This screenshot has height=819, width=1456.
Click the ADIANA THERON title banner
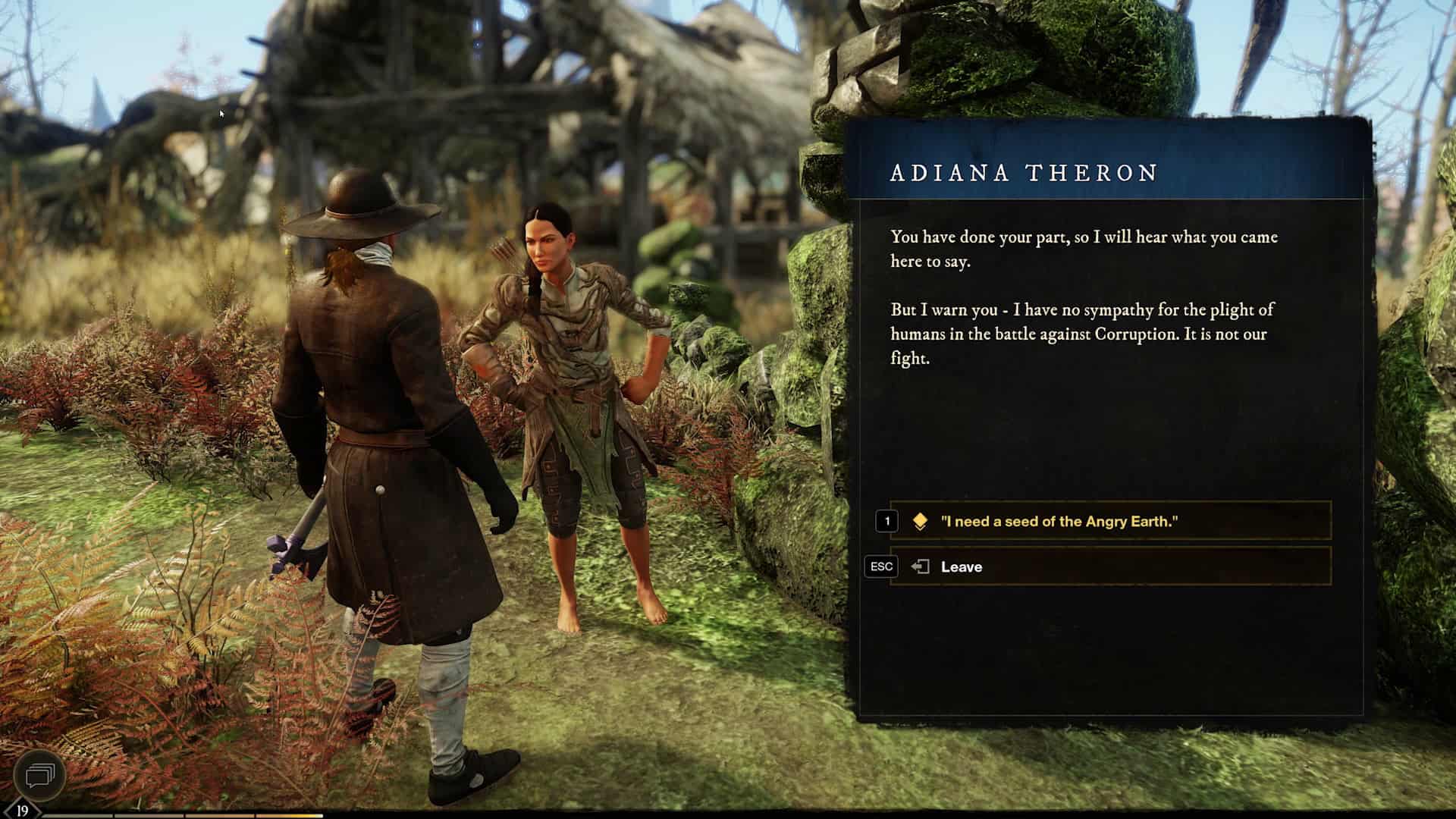pos(1024,174)
